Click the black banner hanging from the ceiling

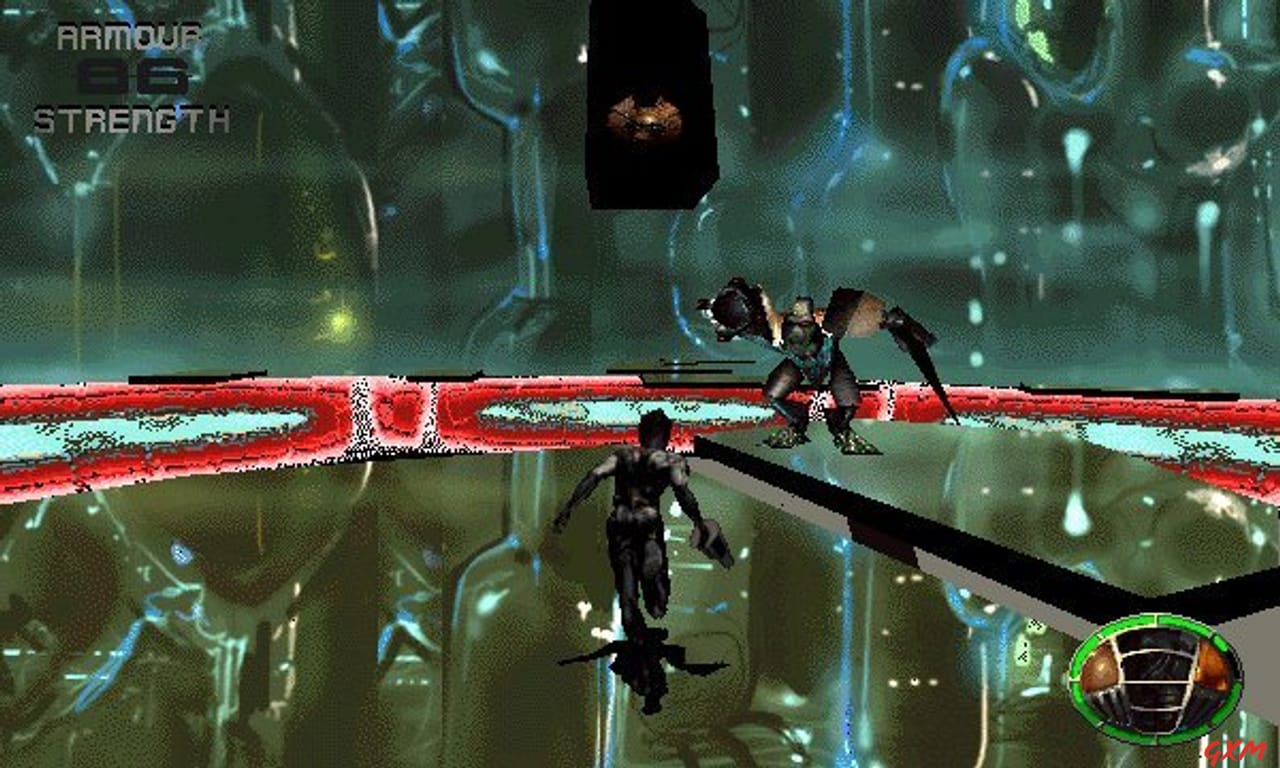pyautogui.click(x=645, y=60)
